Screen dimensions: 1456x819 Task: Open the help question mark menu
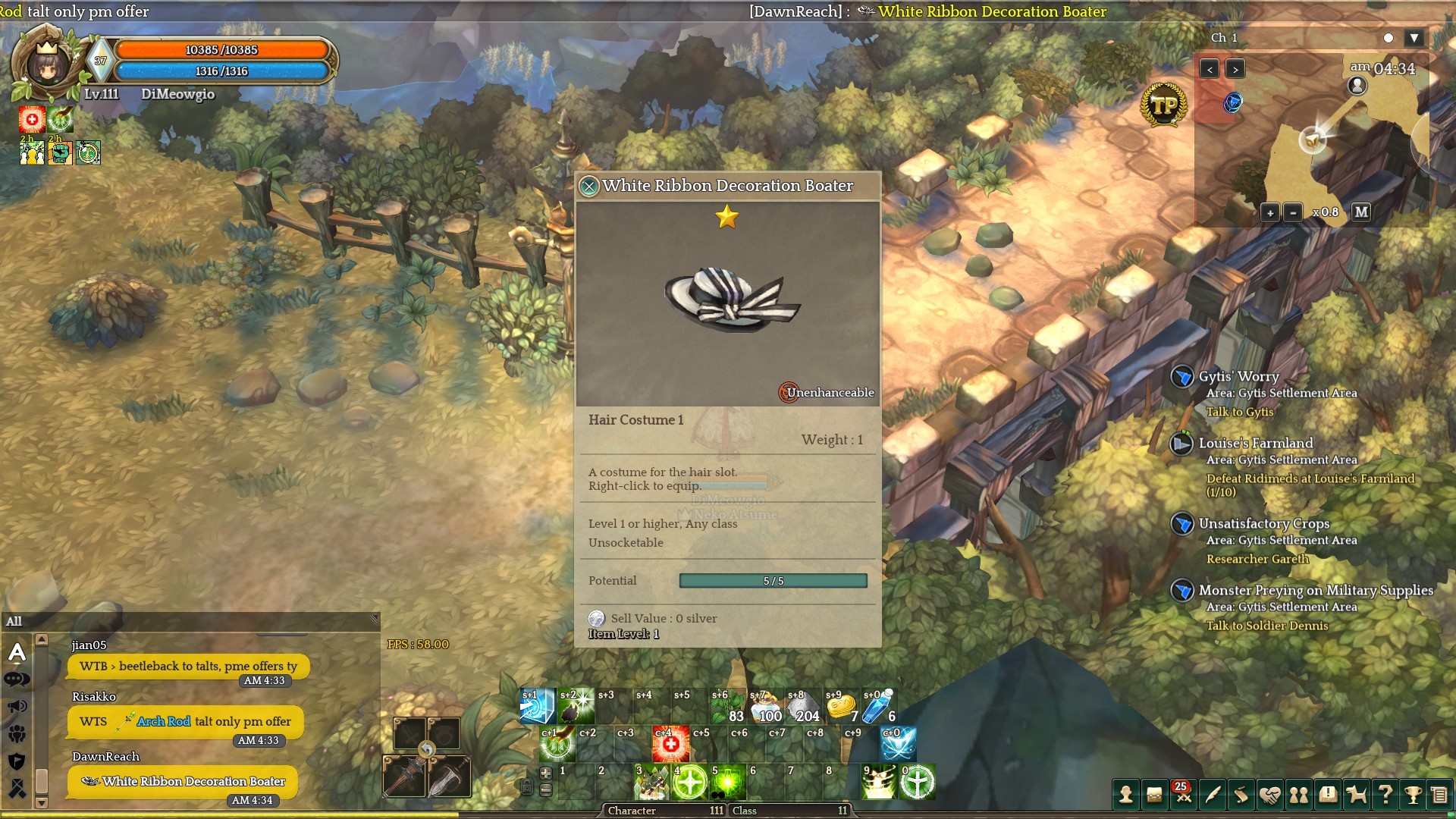coord(1385,795)
